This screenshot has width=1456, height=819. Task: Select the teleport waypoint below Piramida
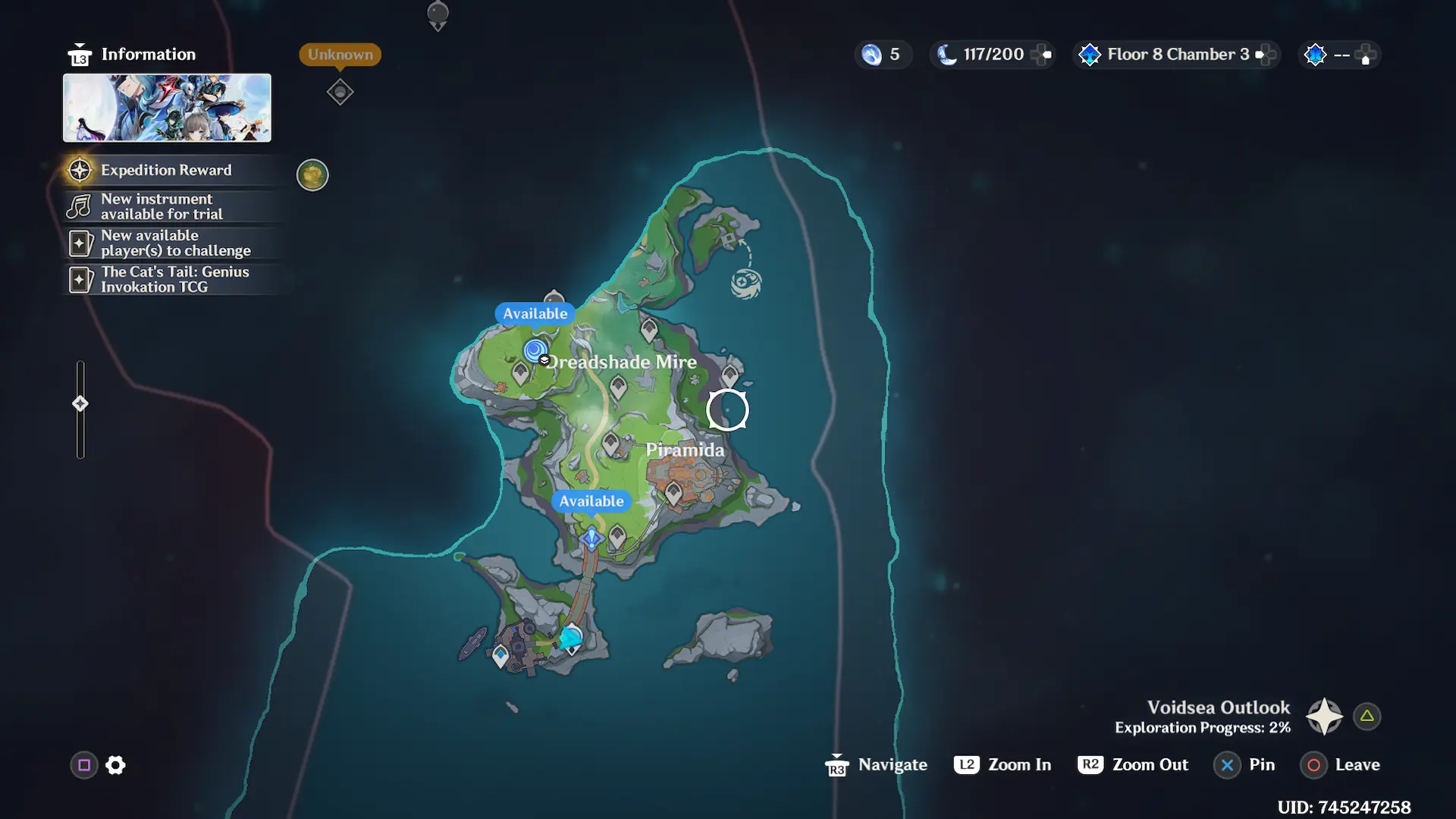click(590, 537)
